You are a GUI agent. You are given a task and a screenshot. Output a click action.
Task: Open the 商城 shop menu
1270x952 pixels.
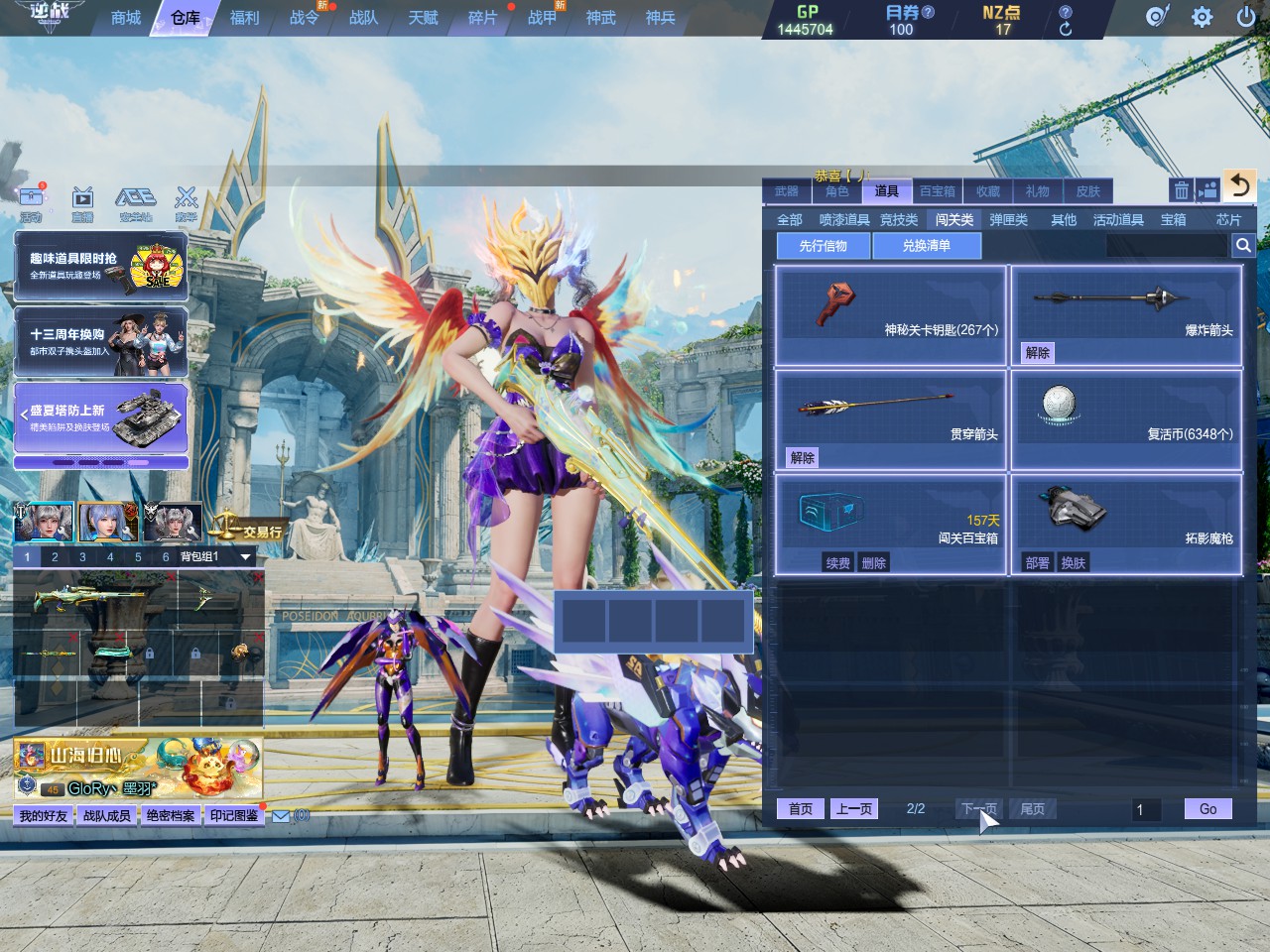click(126, 18)
